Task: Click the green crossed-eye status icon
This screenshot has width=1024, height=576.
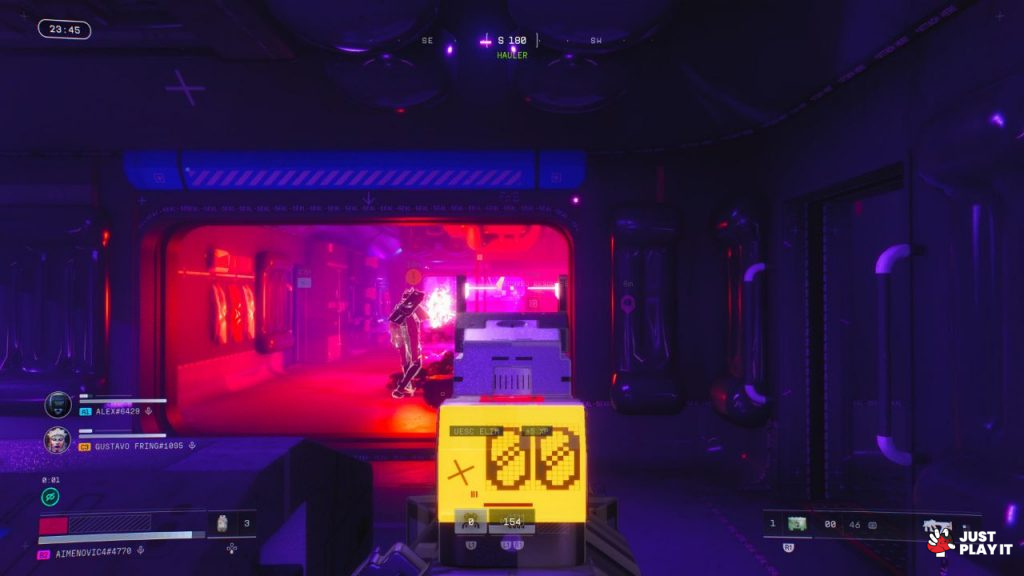Action: [50, 496]
